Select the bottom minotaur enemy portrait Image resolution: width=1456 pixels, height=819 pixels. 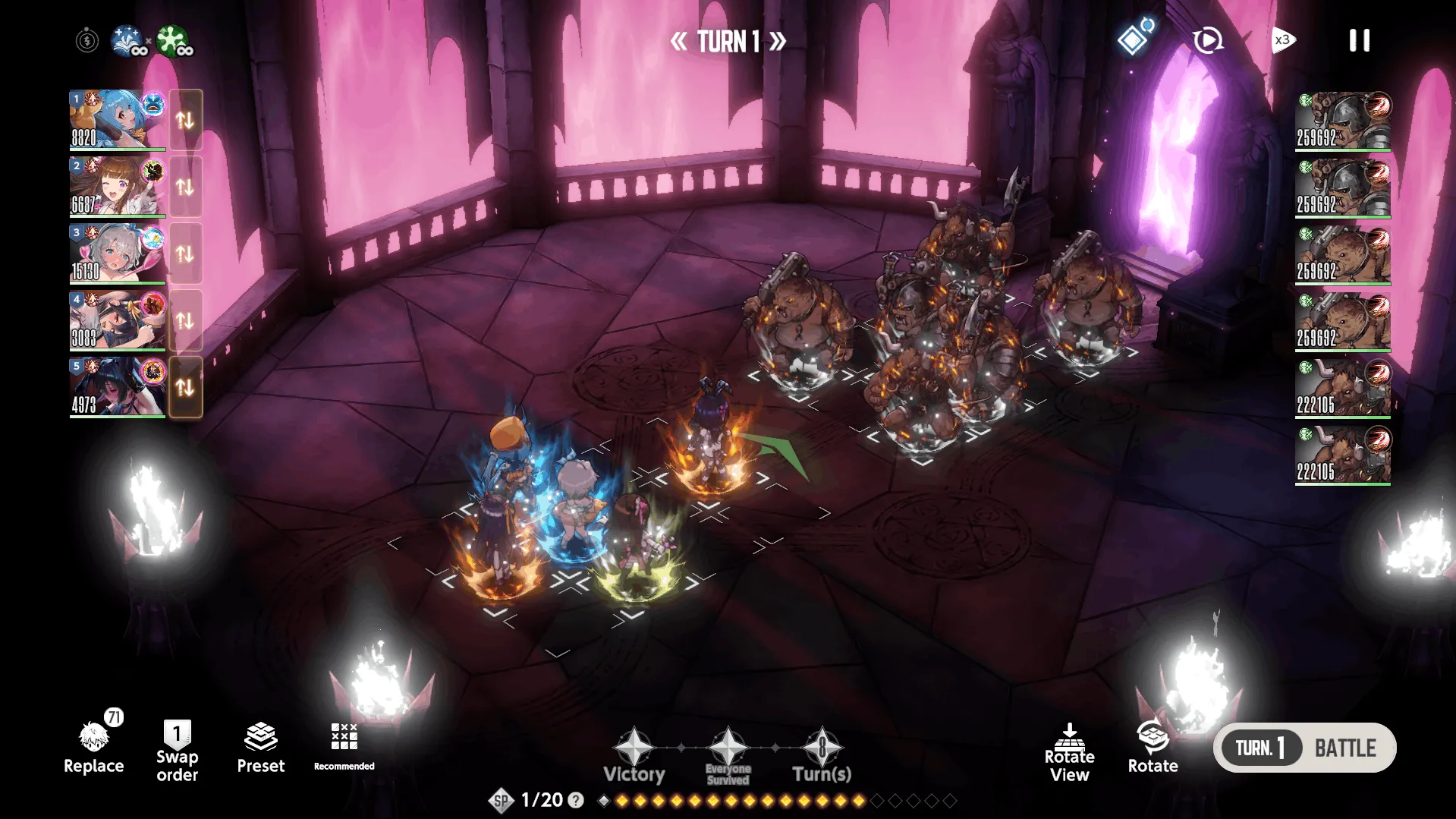(x=1342, y=455)
